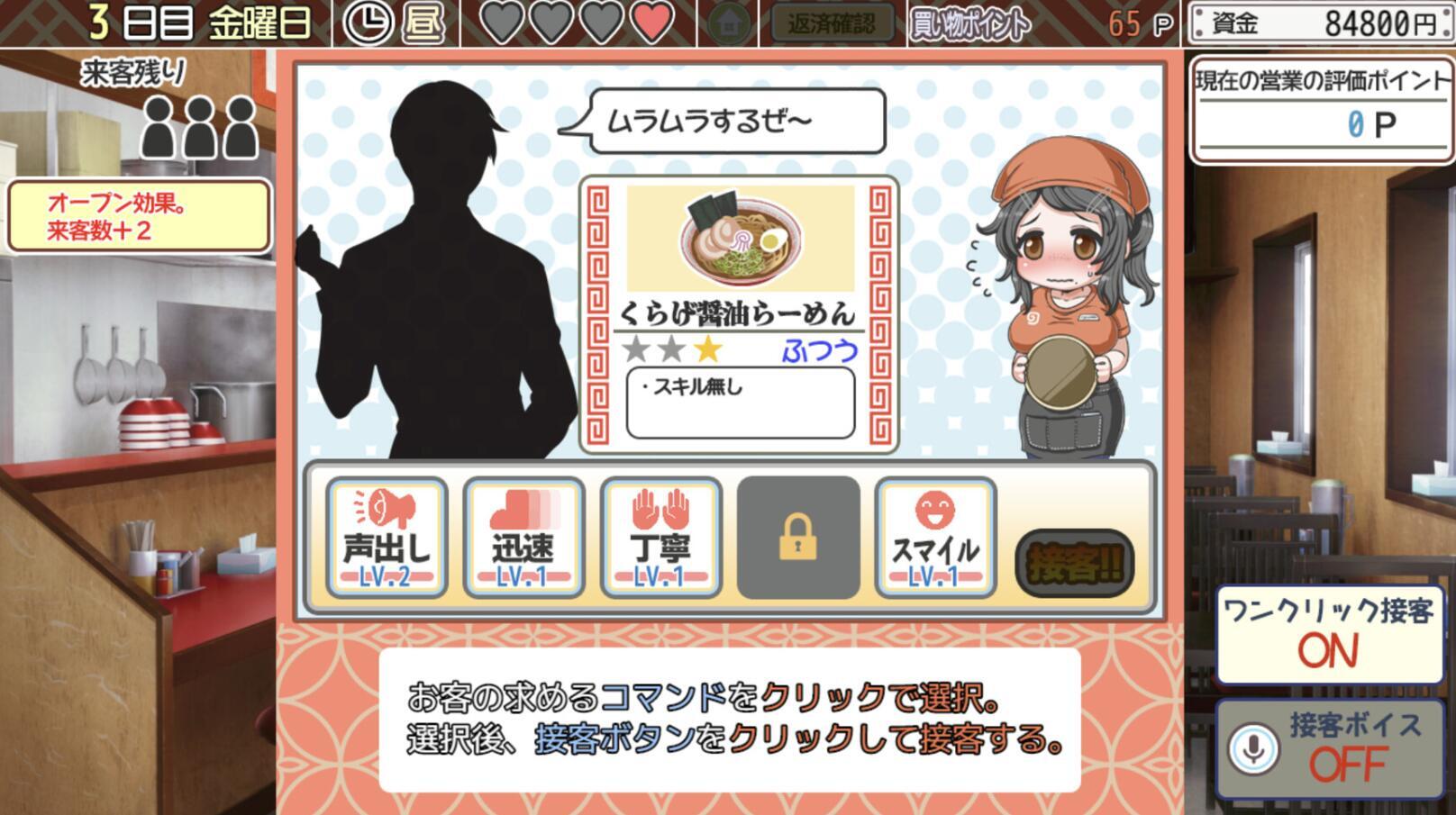Image resolution: width=1456 pixels, height=815 pixels.
Task: Click the locked padlock skill slot
Action: tap(796, 536)
